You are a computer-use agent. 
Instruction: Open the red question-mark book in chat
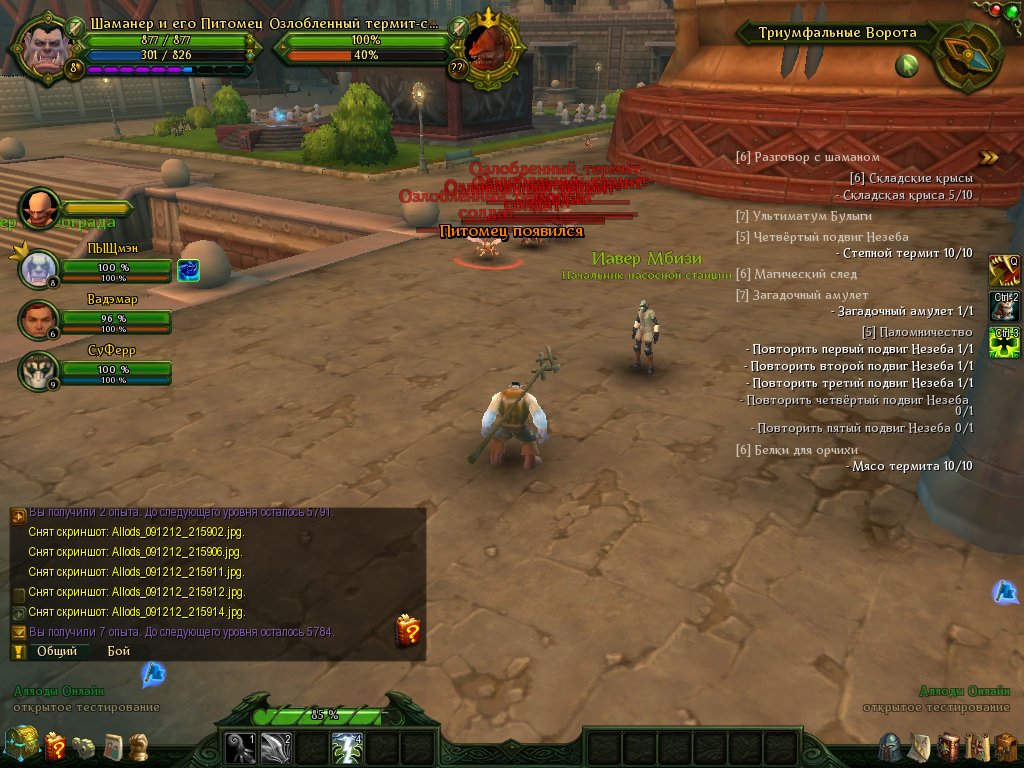[408, 630]
